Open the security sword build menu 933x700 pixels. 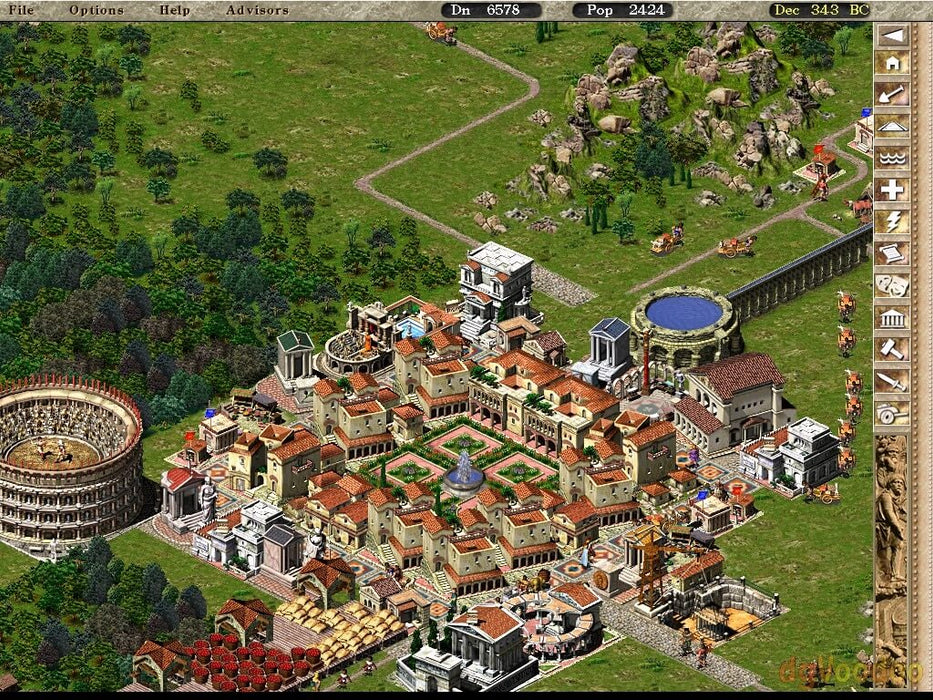892,381
